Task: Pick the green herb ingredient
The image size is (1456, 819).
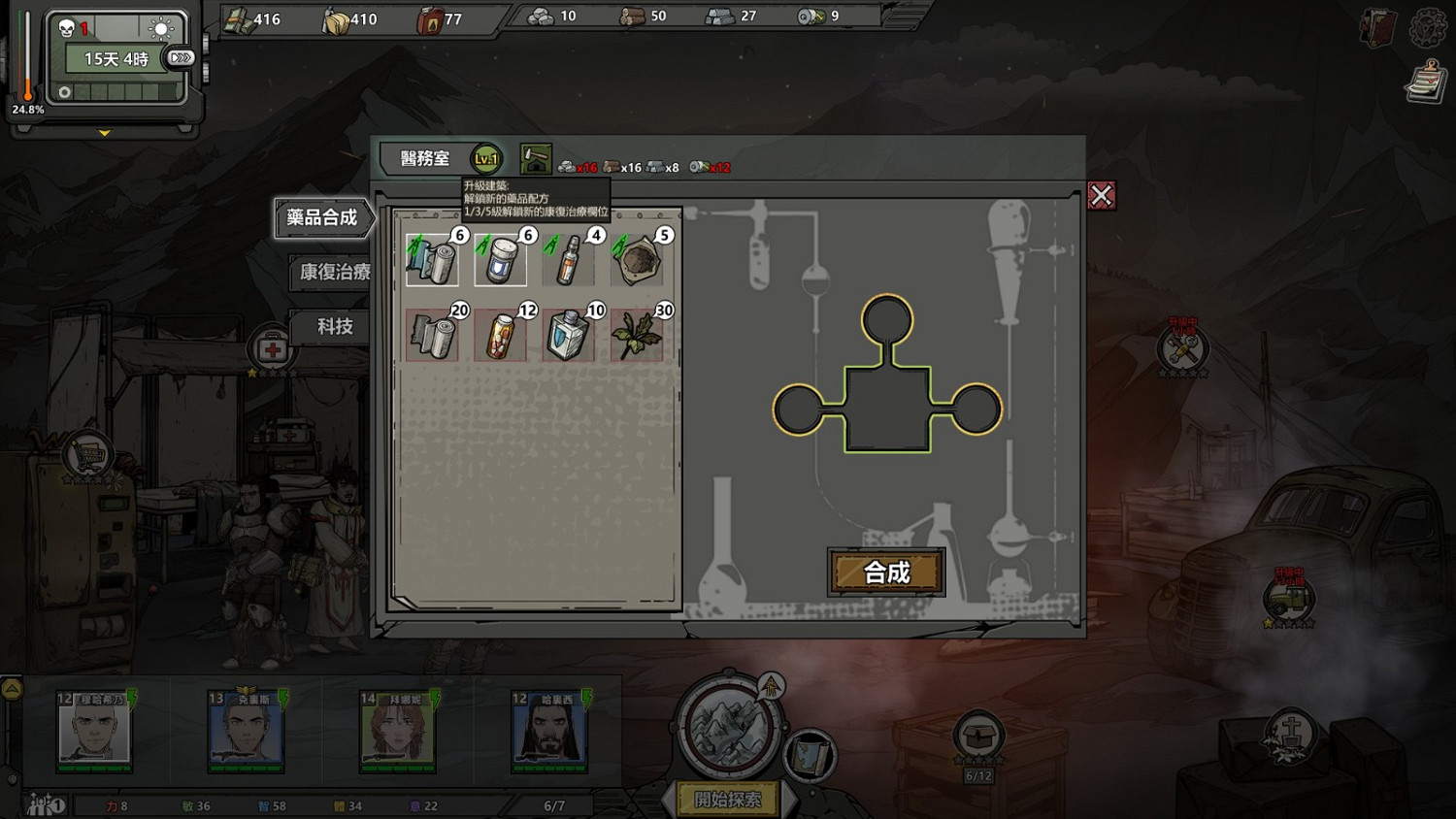Action: tap(636, 335)
